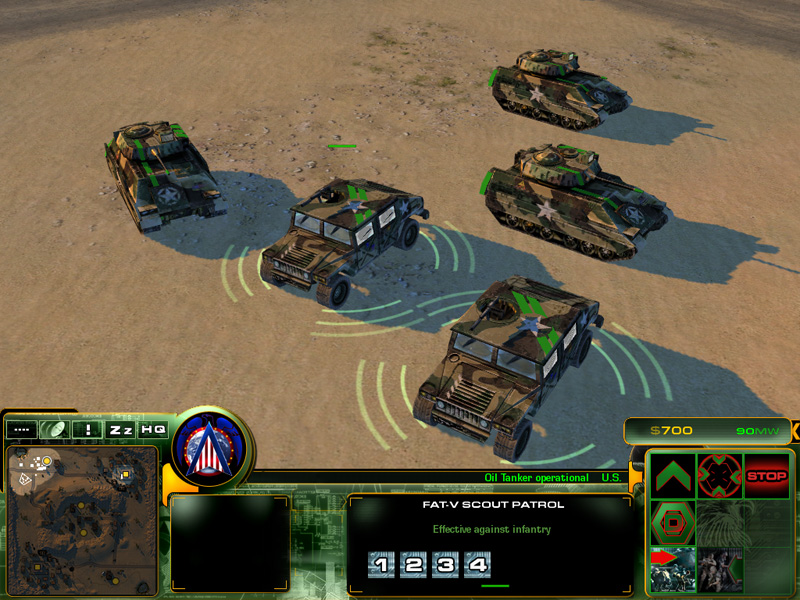Open the dotted options menu button
Image resolution: width=800 pixels, height=600 pixels.
pyautogui.click(x=21, y=429)
